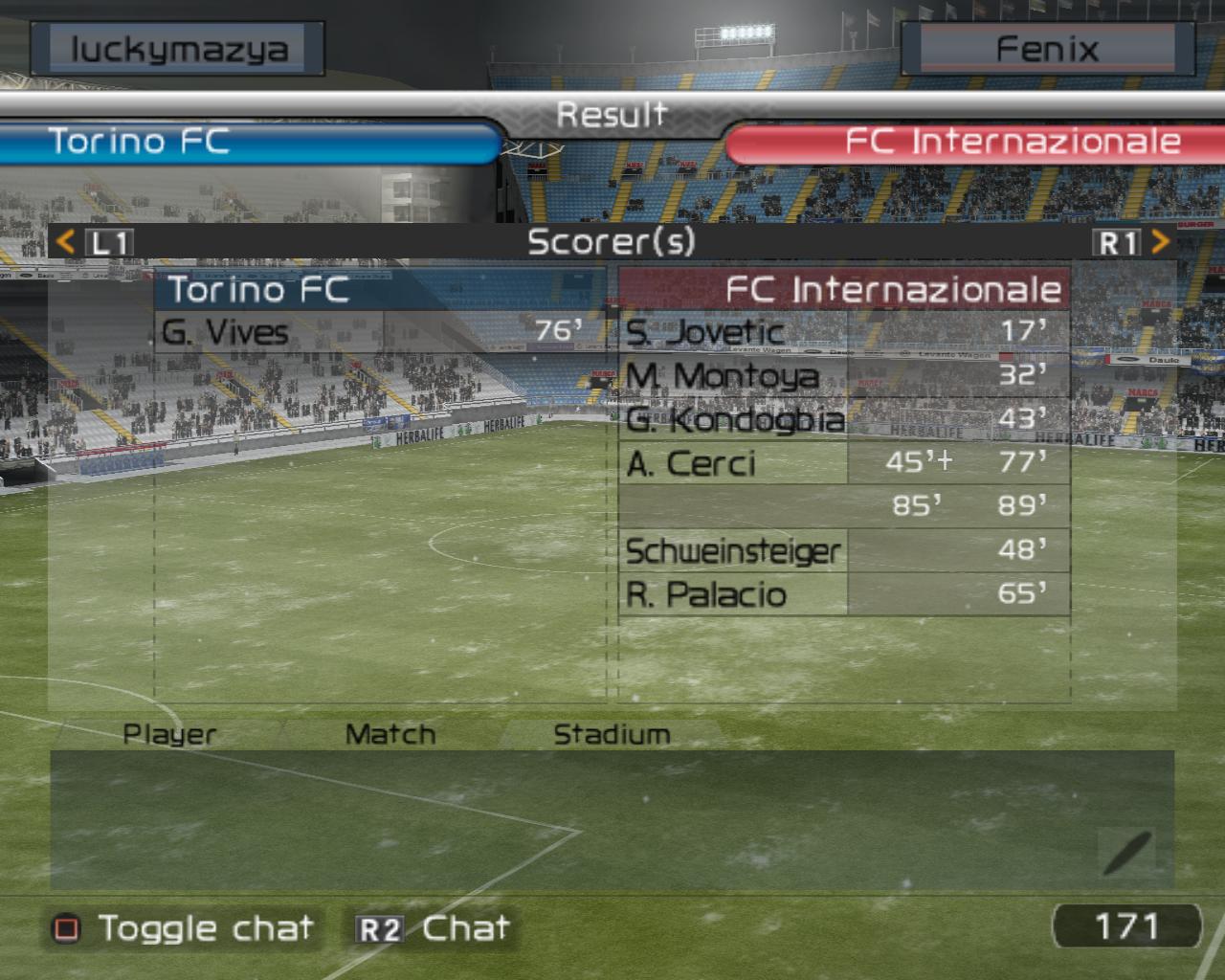
Task: Switch to the Player chat tab
Action: 169,734
